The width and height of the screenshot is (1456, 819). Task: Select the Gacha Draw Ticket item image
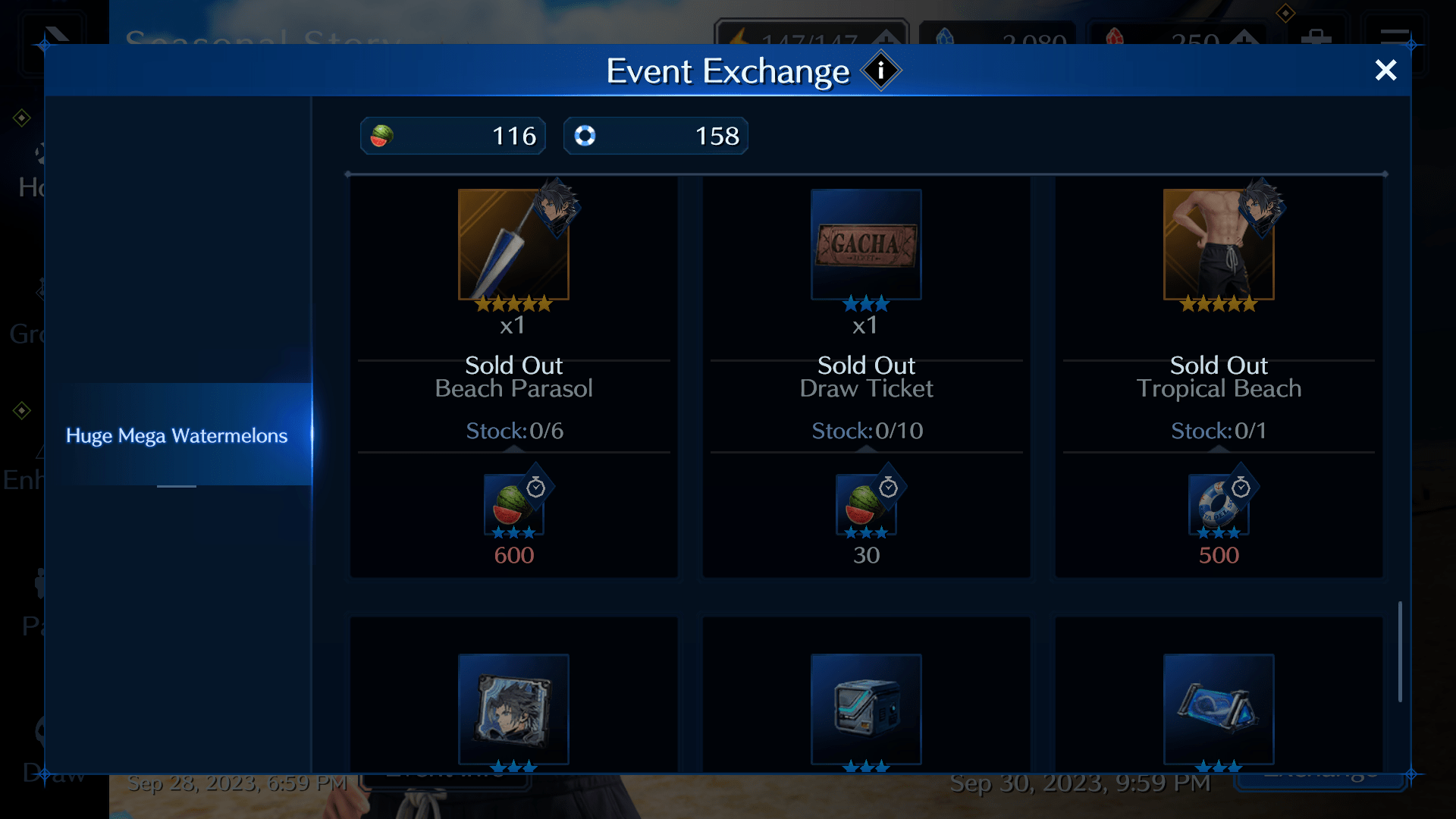[866, 244]
